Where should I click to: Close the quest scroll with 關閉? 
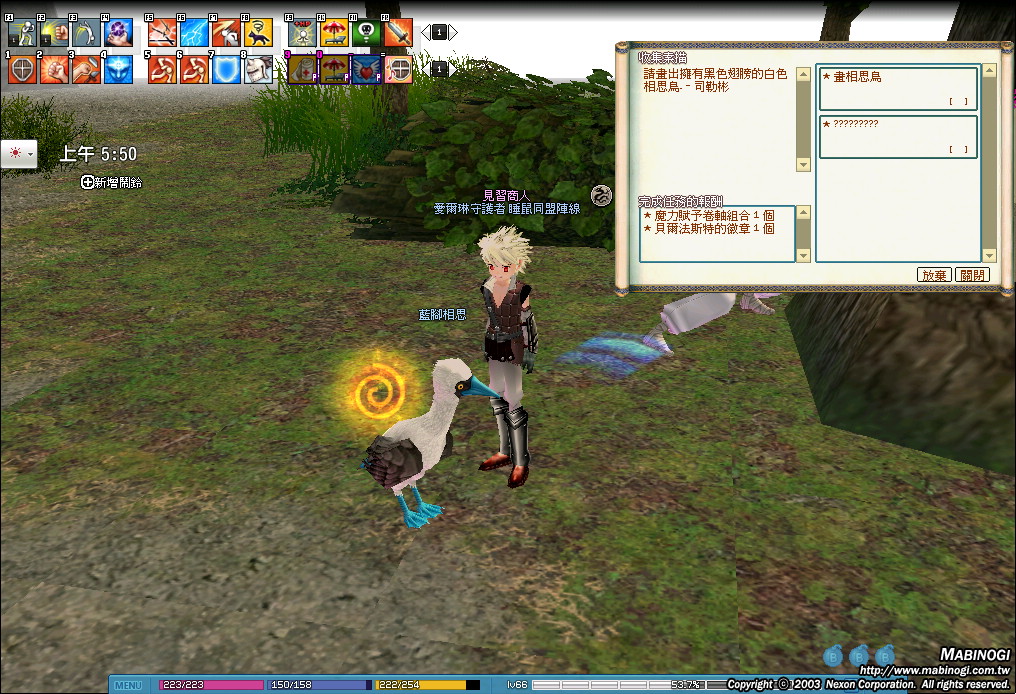[x=972, y=275]
